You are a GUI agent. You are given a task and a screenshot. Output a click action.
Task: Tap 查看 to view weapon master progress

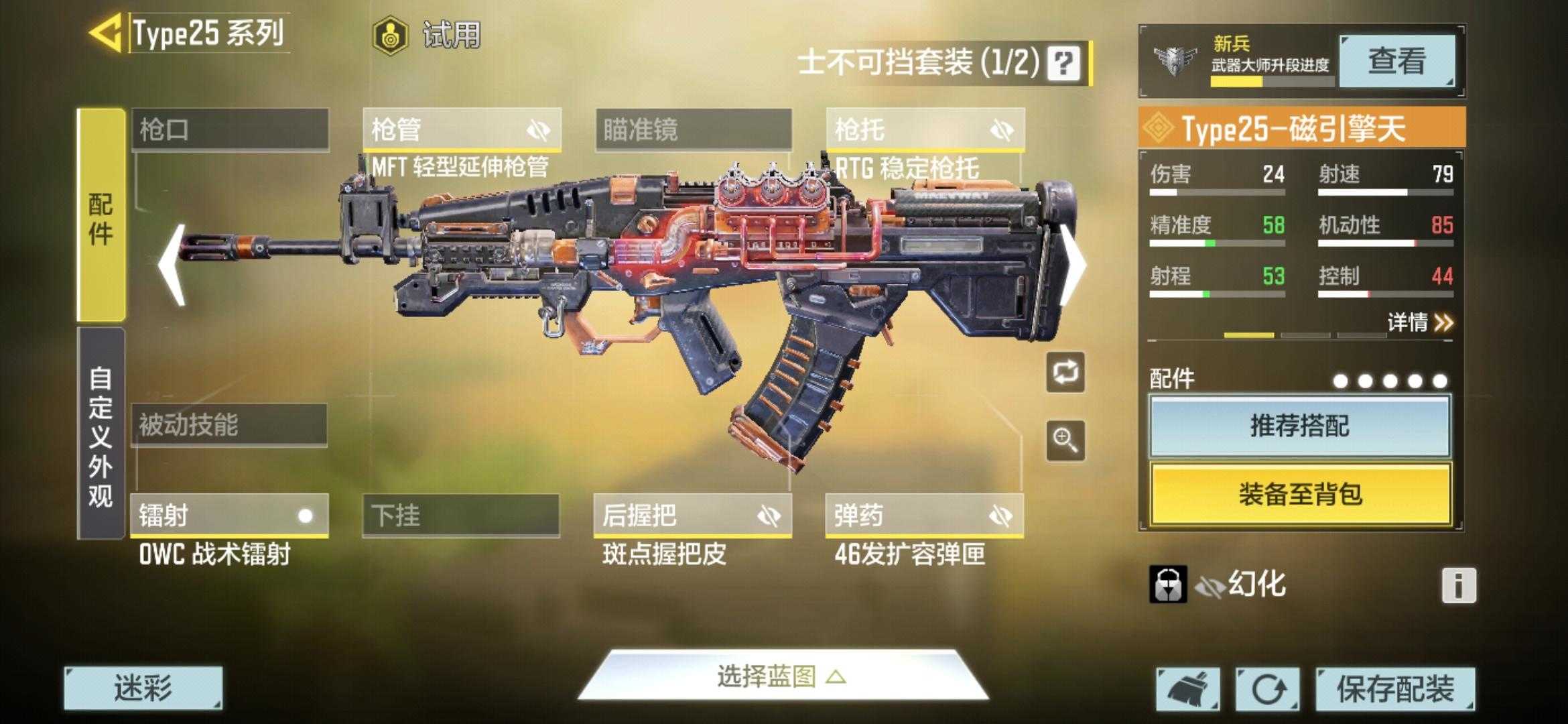click(x=1396, y=61)
